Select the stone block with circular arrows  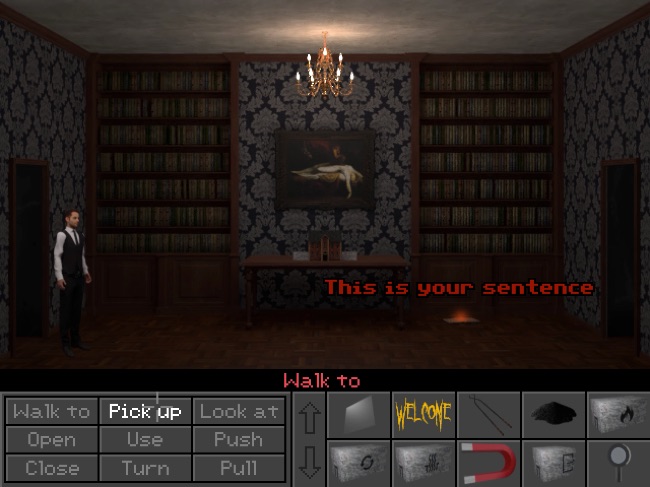coord(358,461)
